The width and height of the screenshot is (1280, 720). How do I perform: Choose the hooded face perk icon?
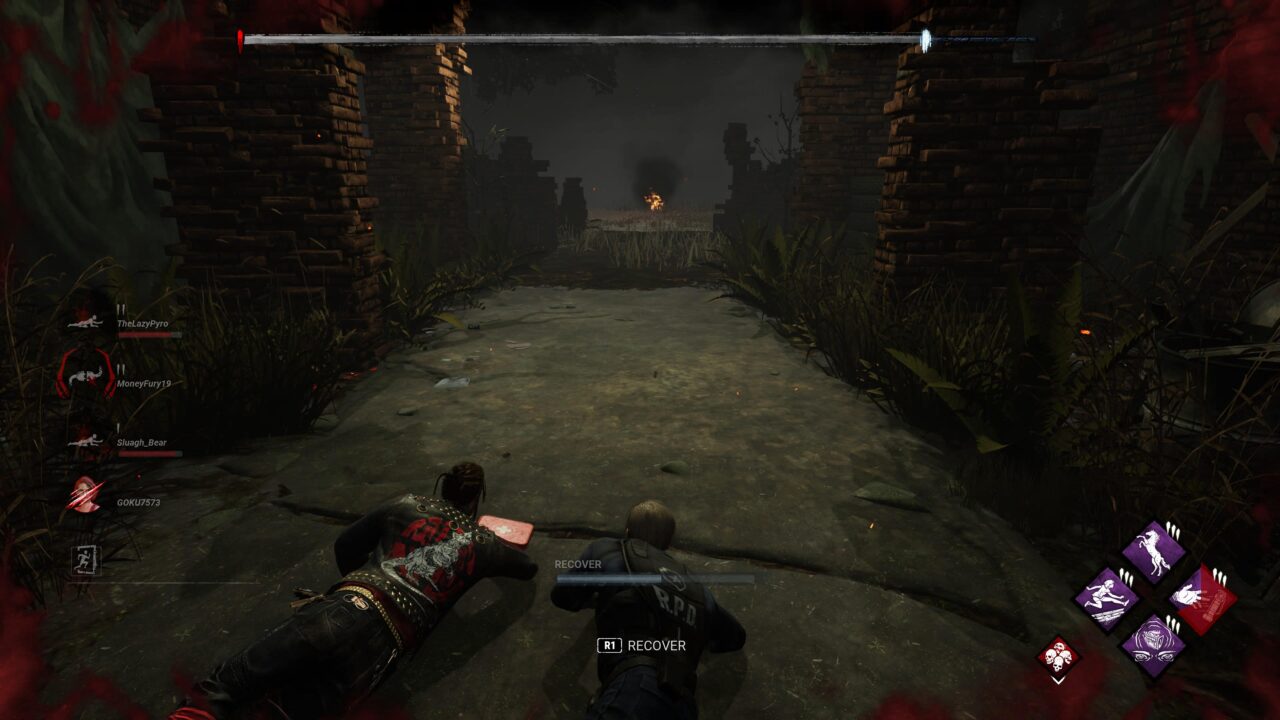point(1153,643)
